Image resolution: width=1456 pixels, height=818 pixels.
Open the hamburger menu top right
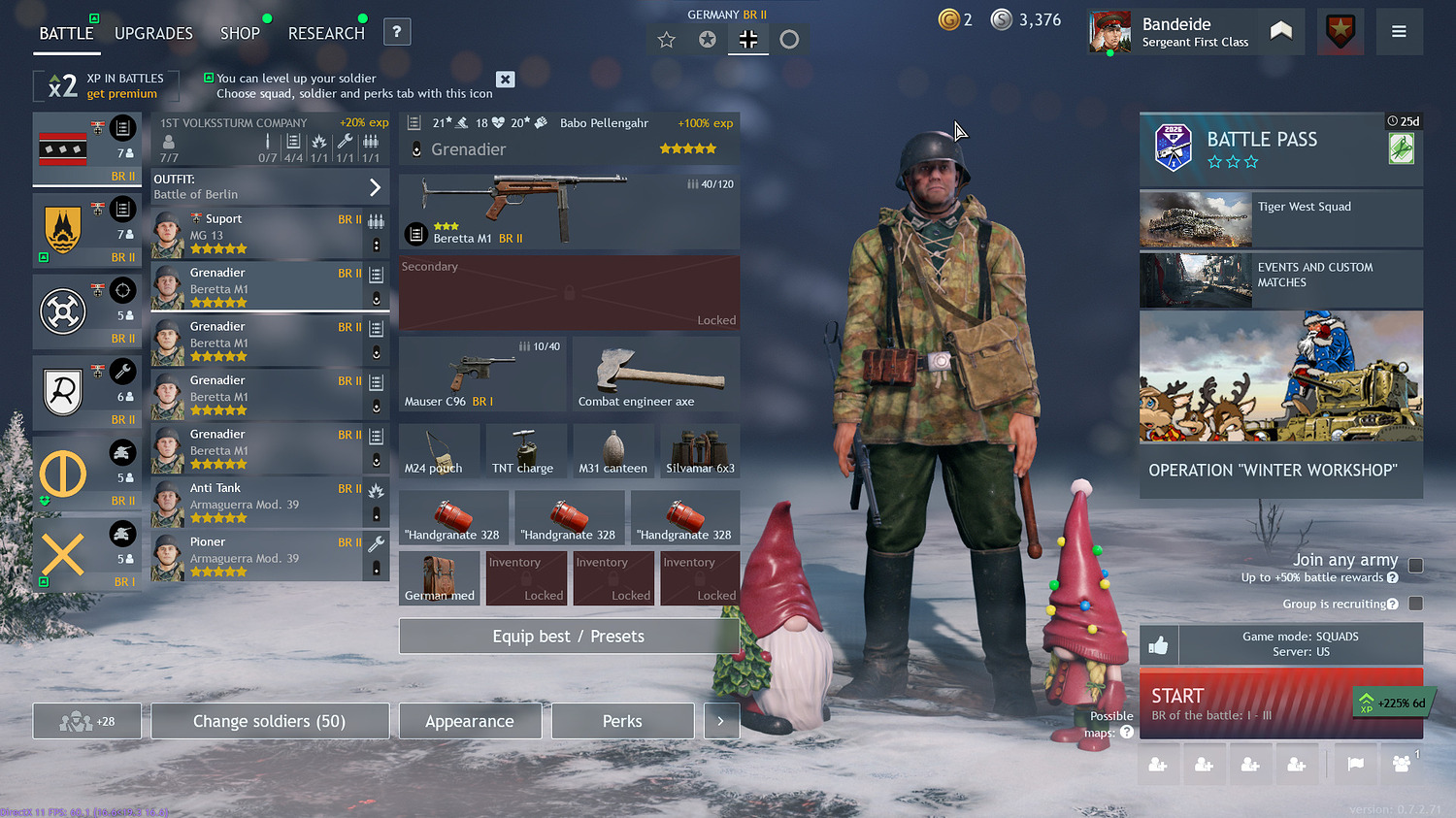pyautogui.click(x=1399, y=31)
